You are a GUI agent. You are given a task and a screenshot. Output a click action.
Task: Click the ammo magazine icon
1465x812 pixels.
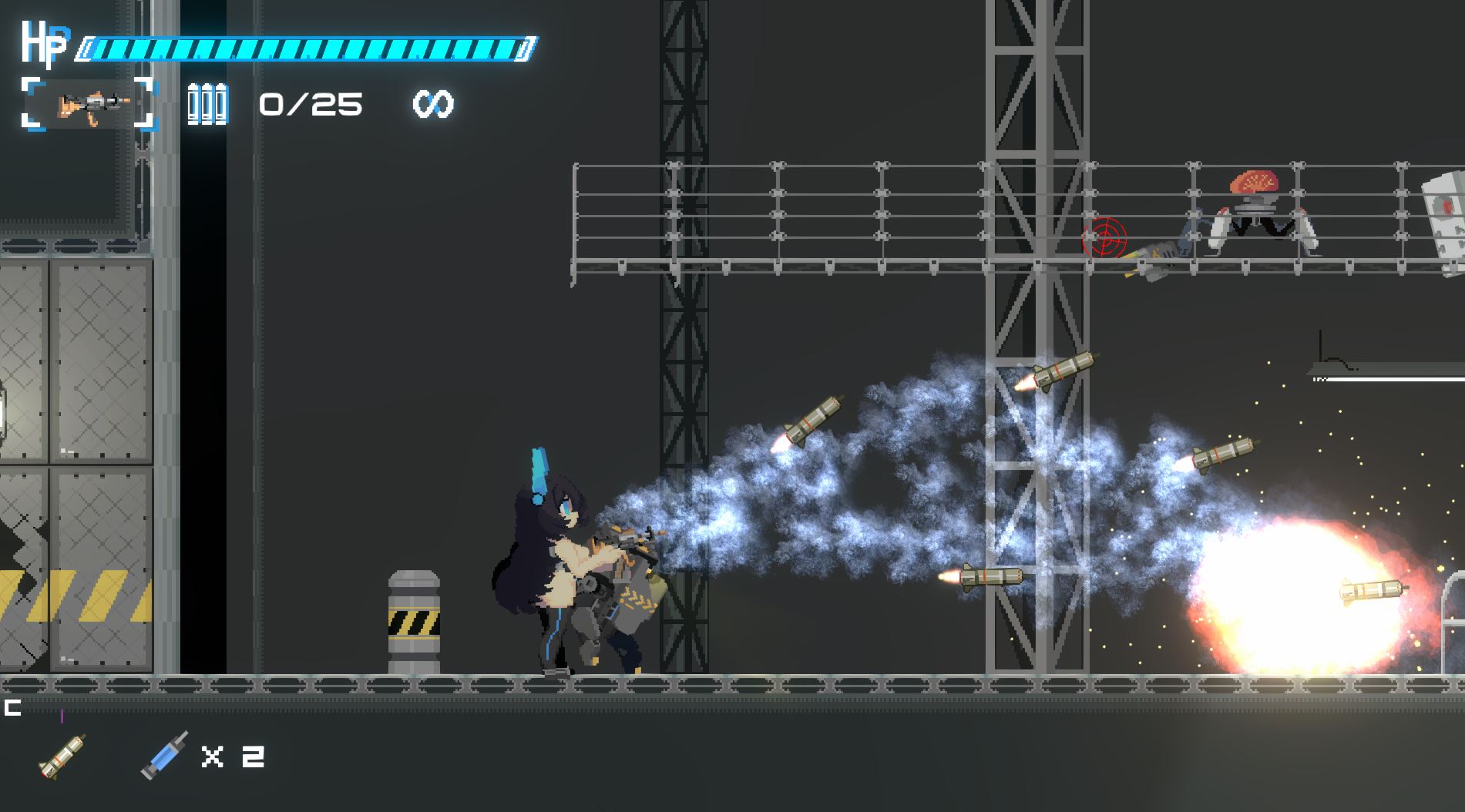pos(207,103)
